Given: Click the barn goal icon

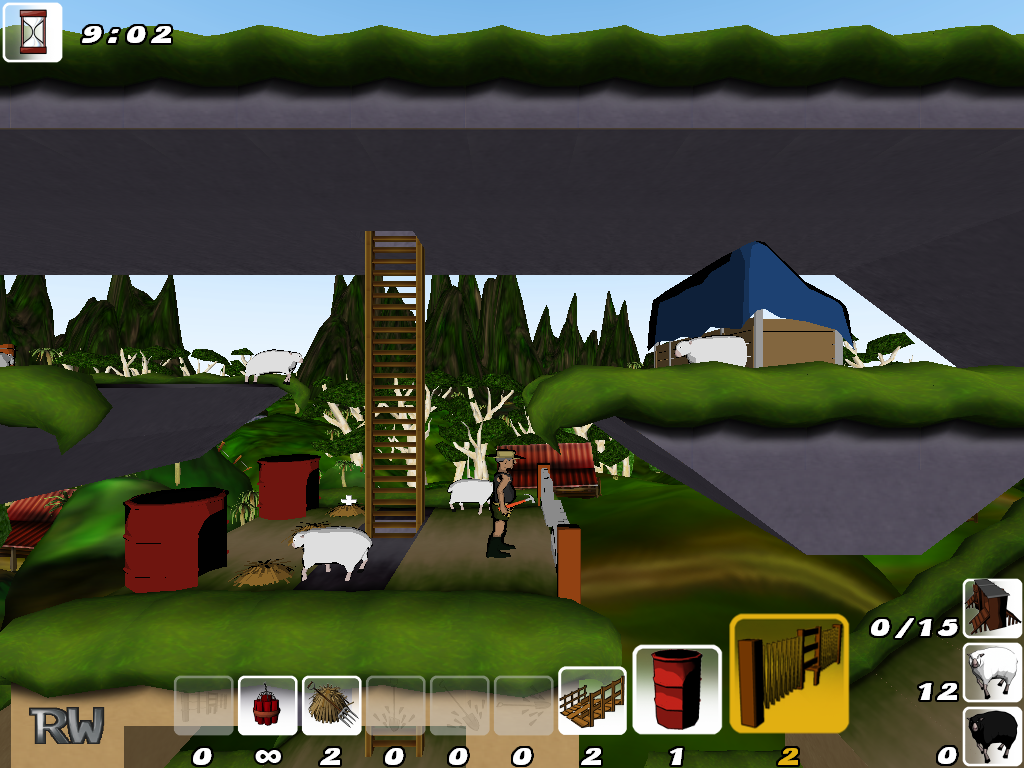Looking at the screenshot, I should pyautogui.click(x=992, y=608).
